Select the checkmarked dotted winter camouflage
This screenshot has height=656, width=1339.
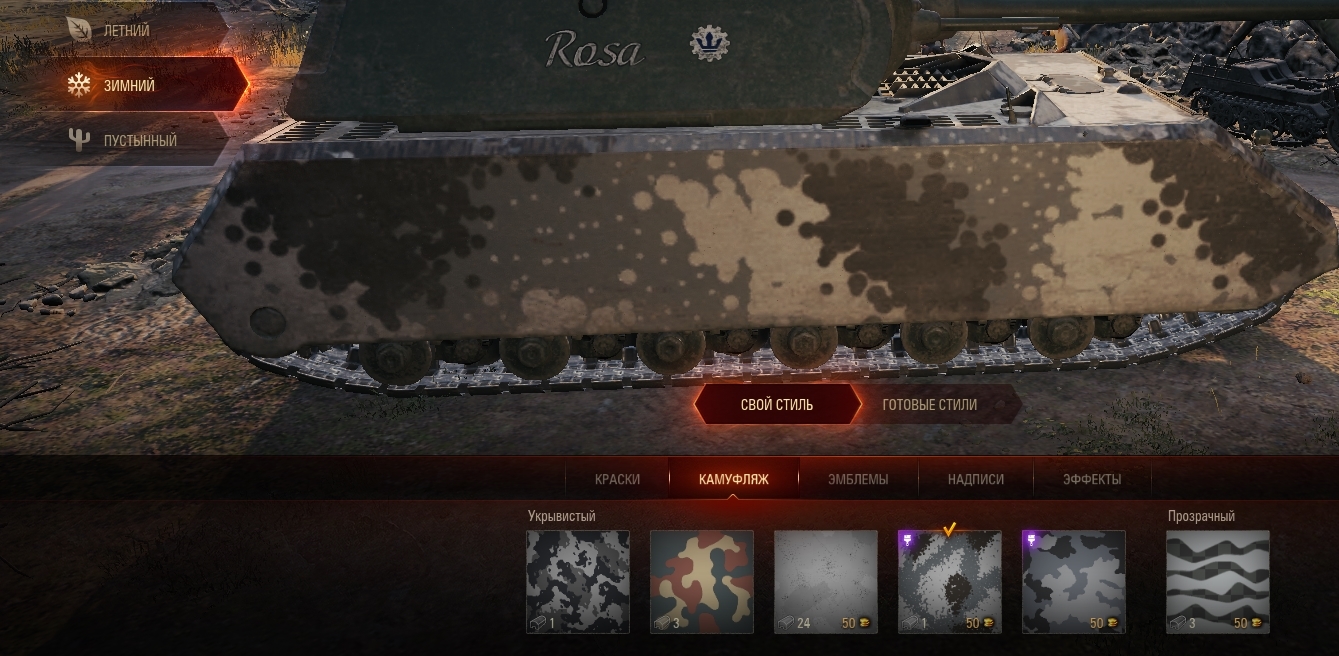coord(949,582)
